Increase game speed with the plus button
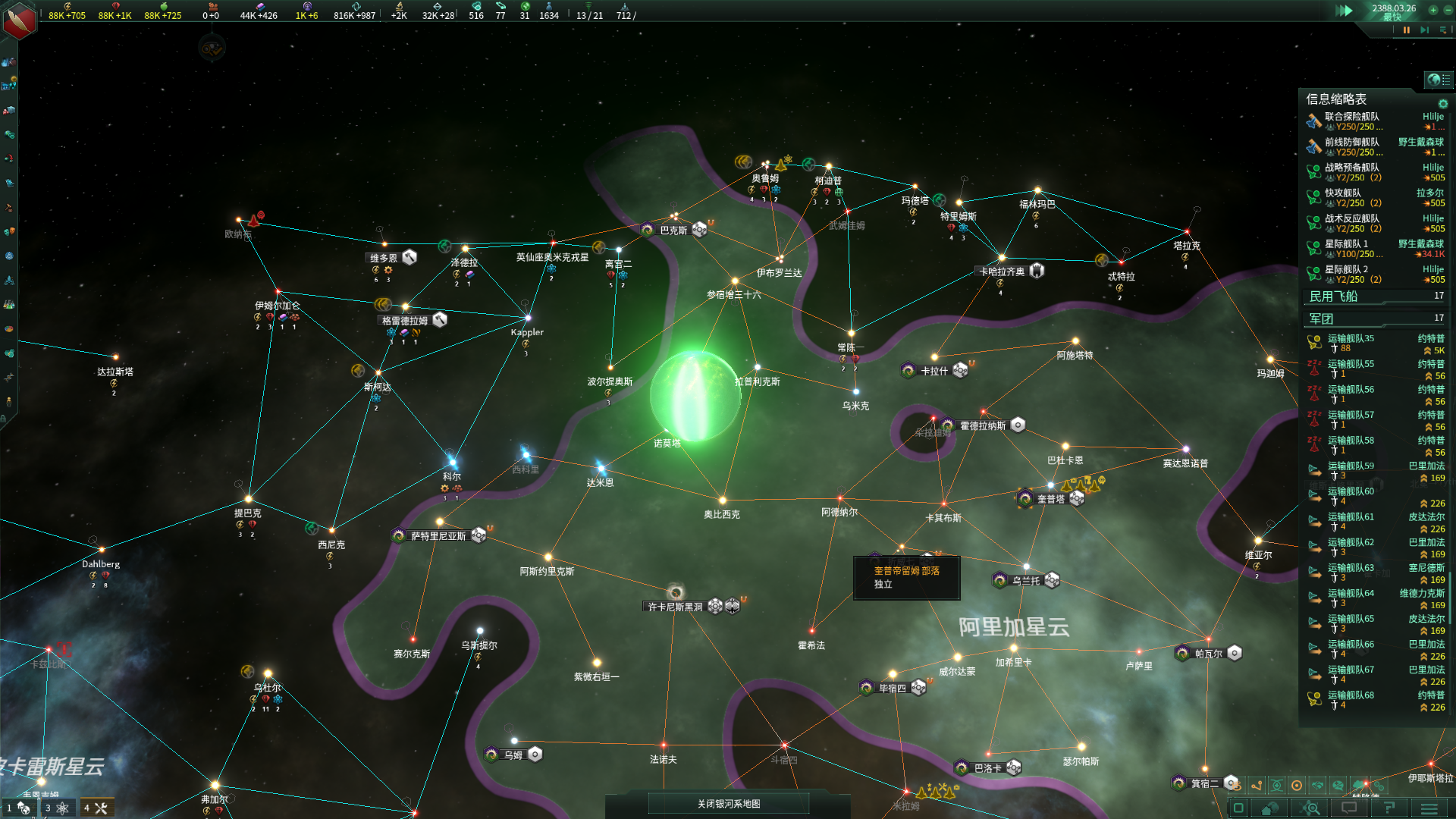The height and width of the screenshot is (819, 1456). [x=1432, y=10]
